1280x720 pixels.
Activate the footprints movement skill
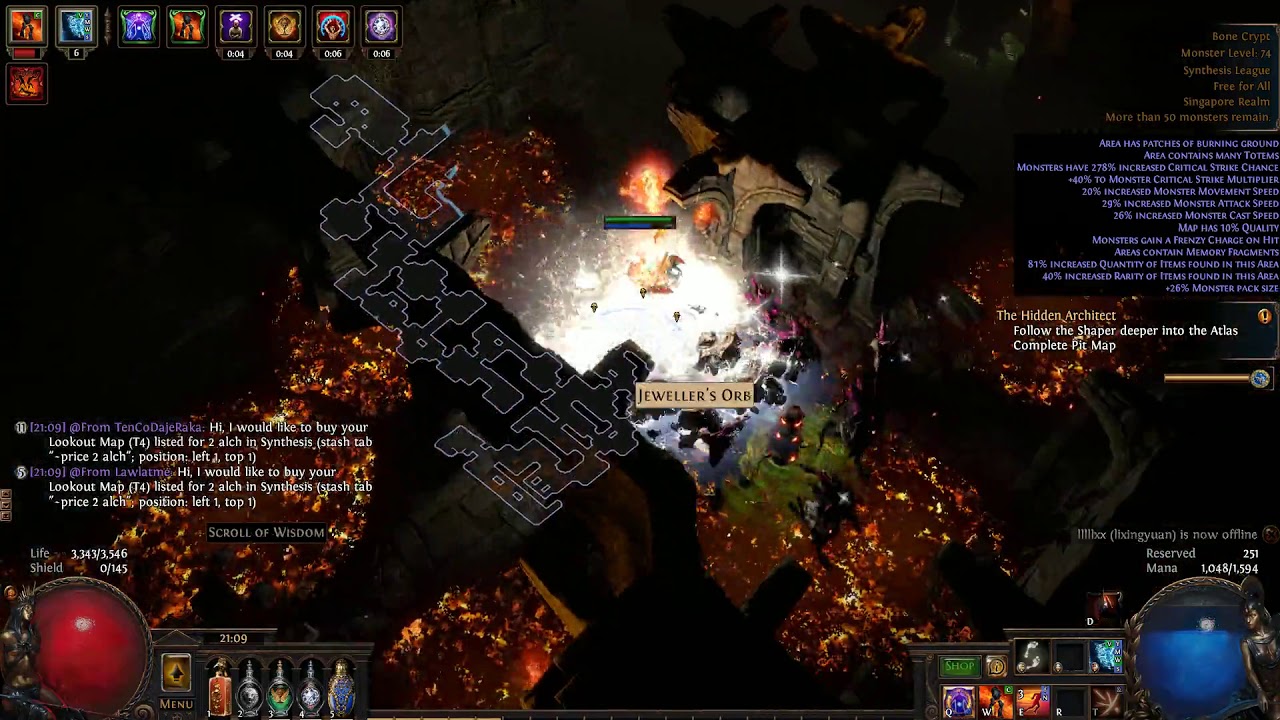1030,657
